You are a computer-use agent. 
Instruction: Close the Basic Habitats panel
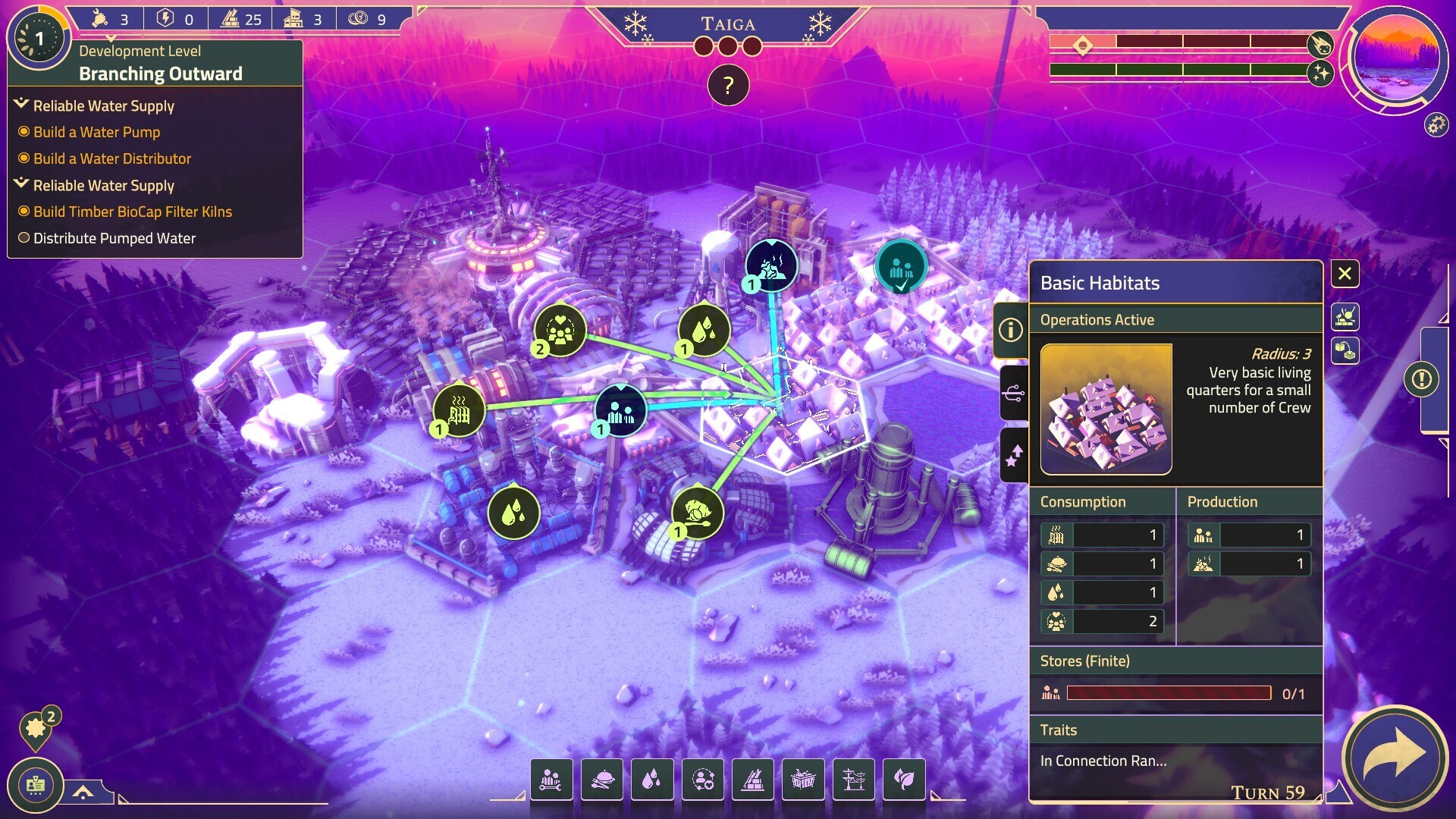click(1345, 274)
